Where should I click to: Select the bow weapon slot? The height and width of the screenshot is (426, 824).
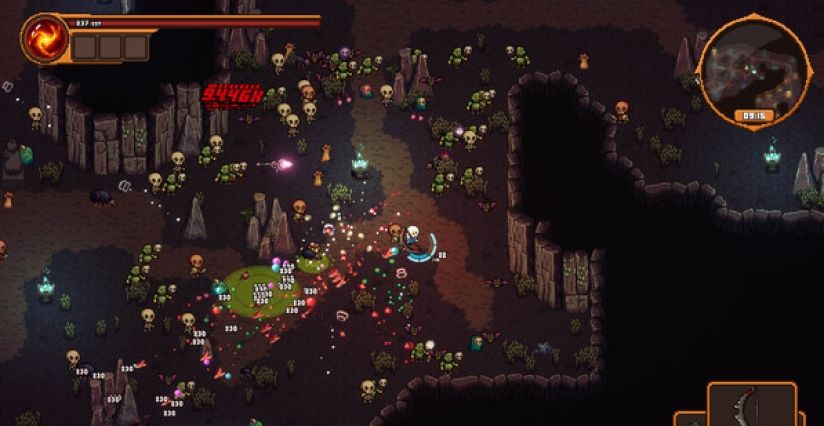pos(752,406)
